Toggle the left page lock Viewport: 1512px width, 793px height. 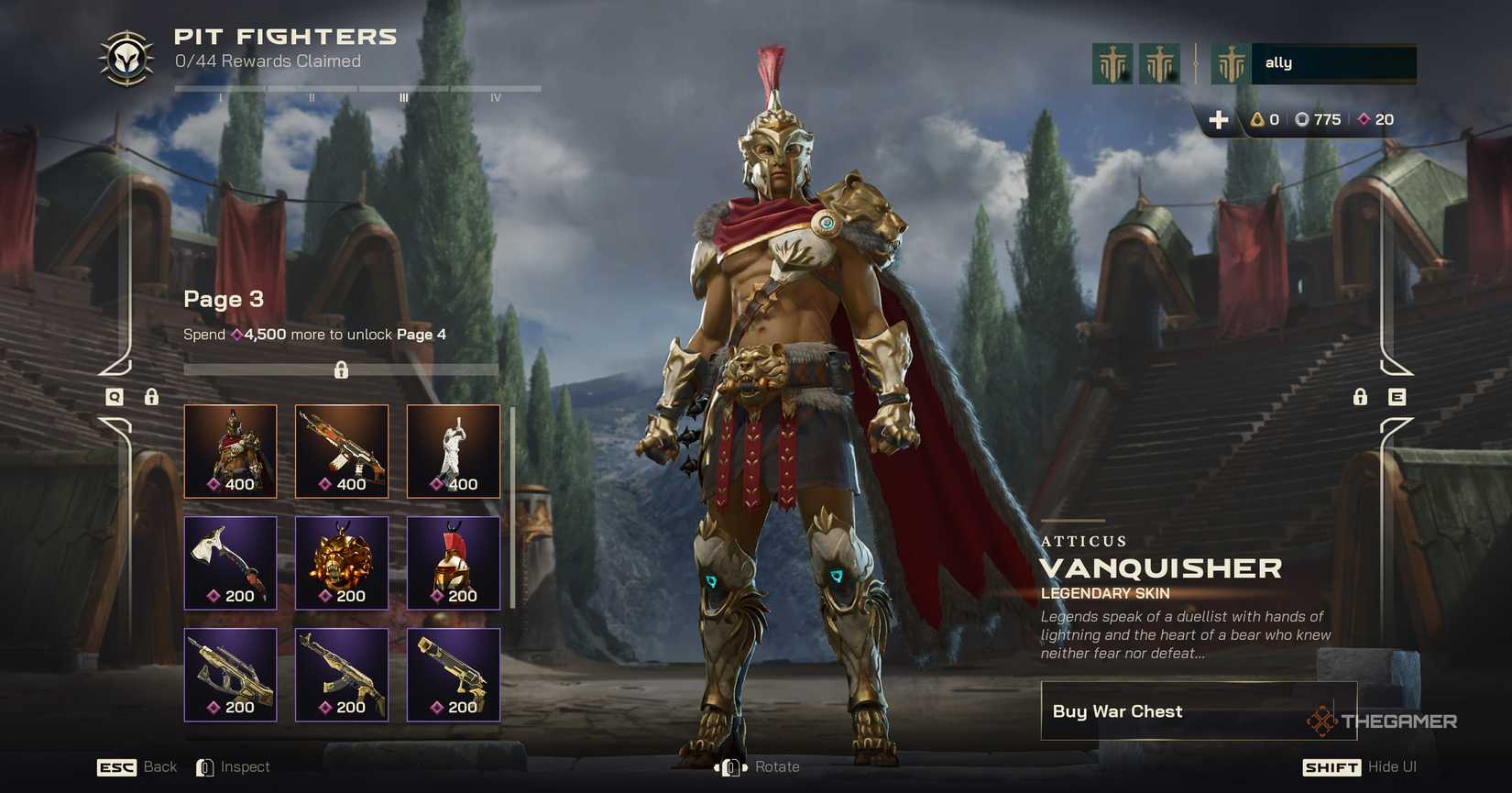[x=151, y=397]
